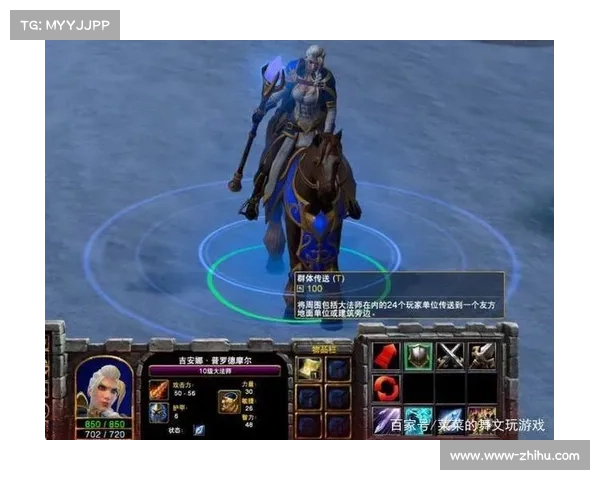Use the yellow item in the inventory
The image size is (600, 480).
point(310,369)
